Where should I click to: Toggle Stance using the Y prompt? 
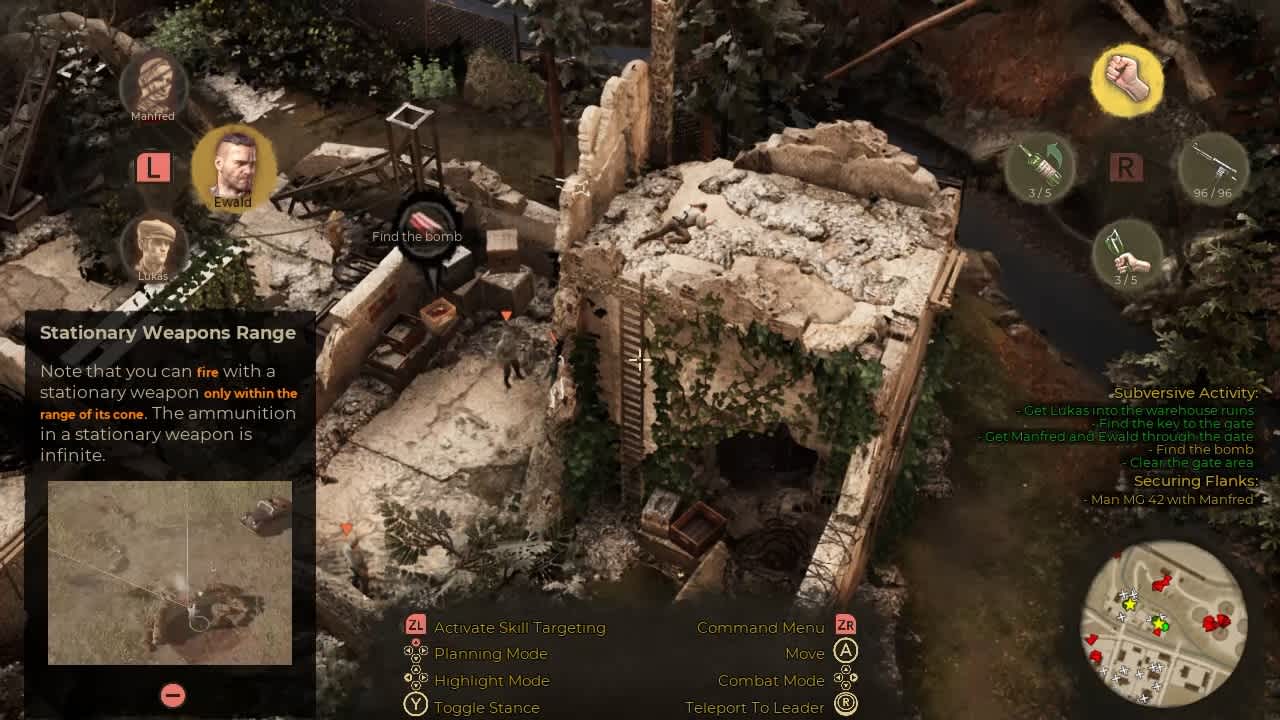pos(404,707)
